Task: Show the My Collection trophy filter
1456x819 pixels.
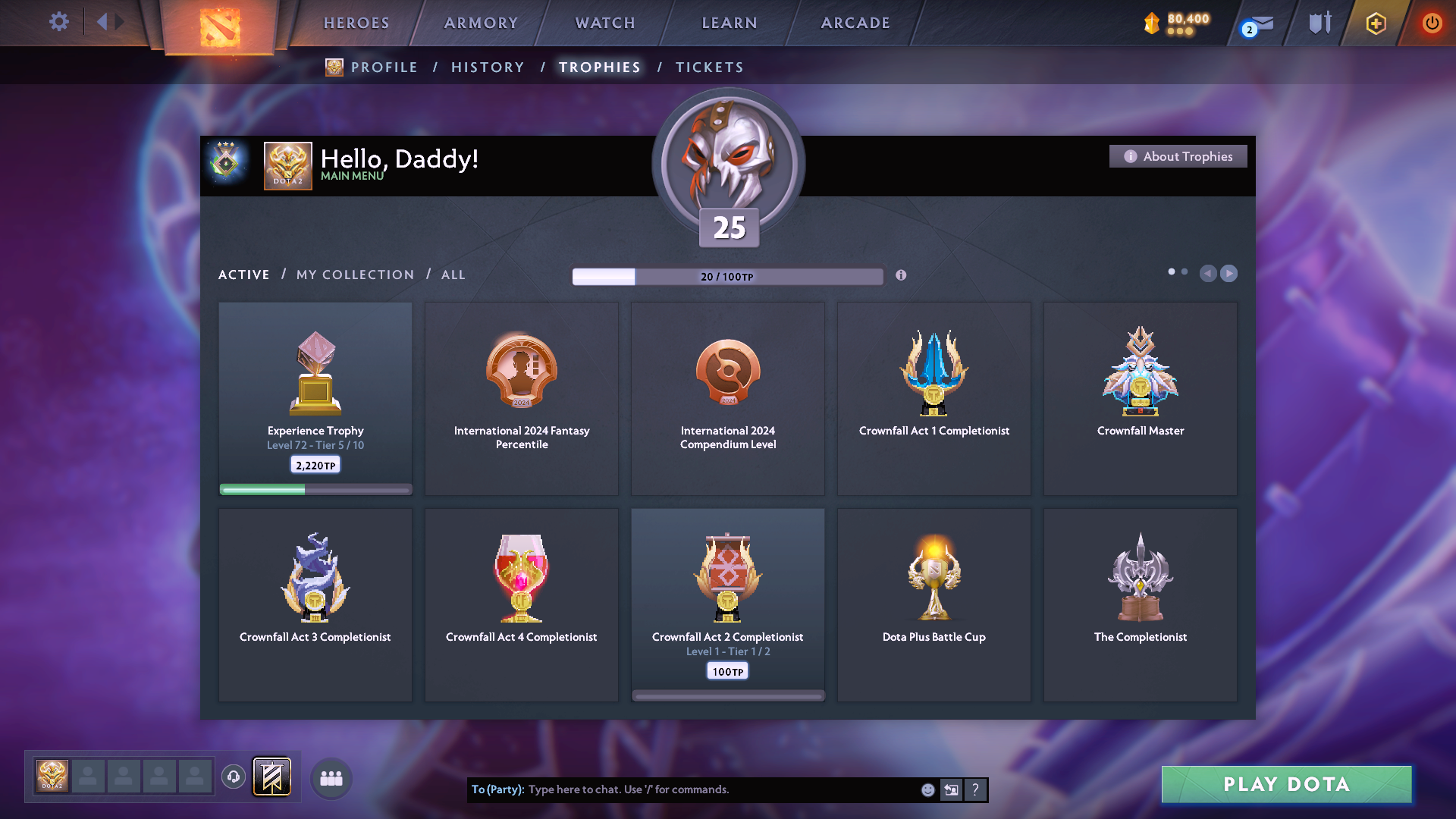Action: pyautogui.click(x=355, y=275)
